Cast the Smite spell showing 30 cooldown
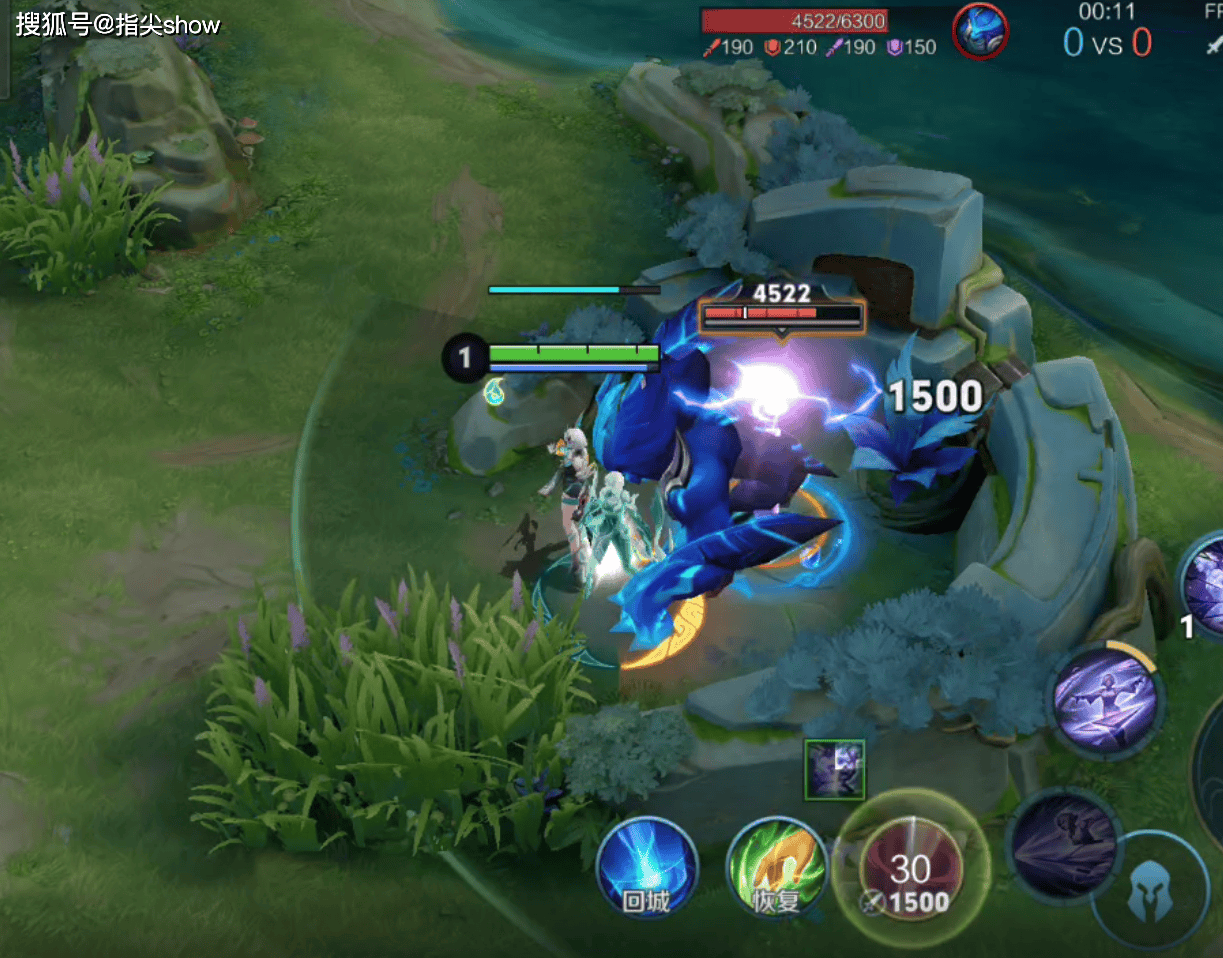Screen dimensions: 1223x958 tap(911, 867)
